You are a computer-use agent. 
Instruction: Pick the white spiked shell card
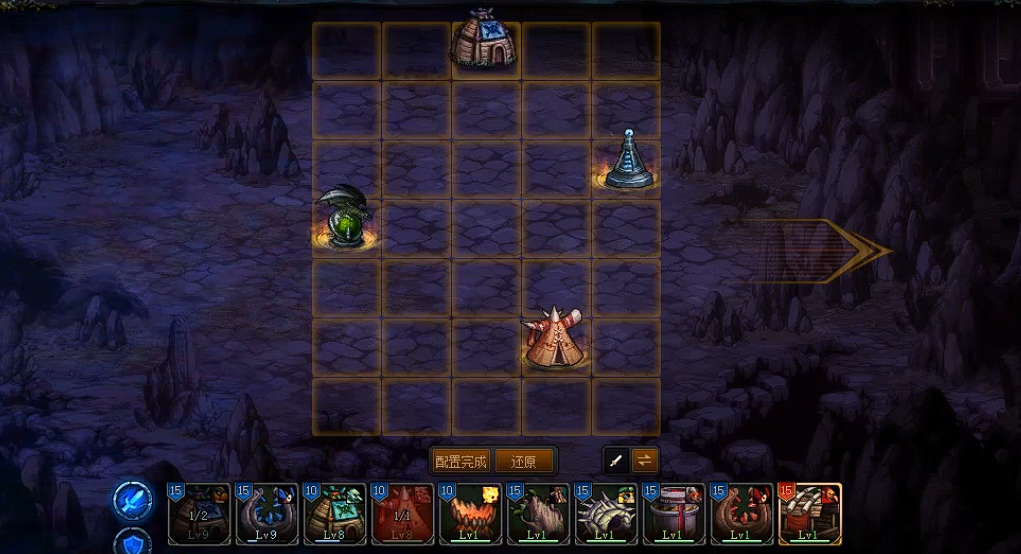point(606,514)
